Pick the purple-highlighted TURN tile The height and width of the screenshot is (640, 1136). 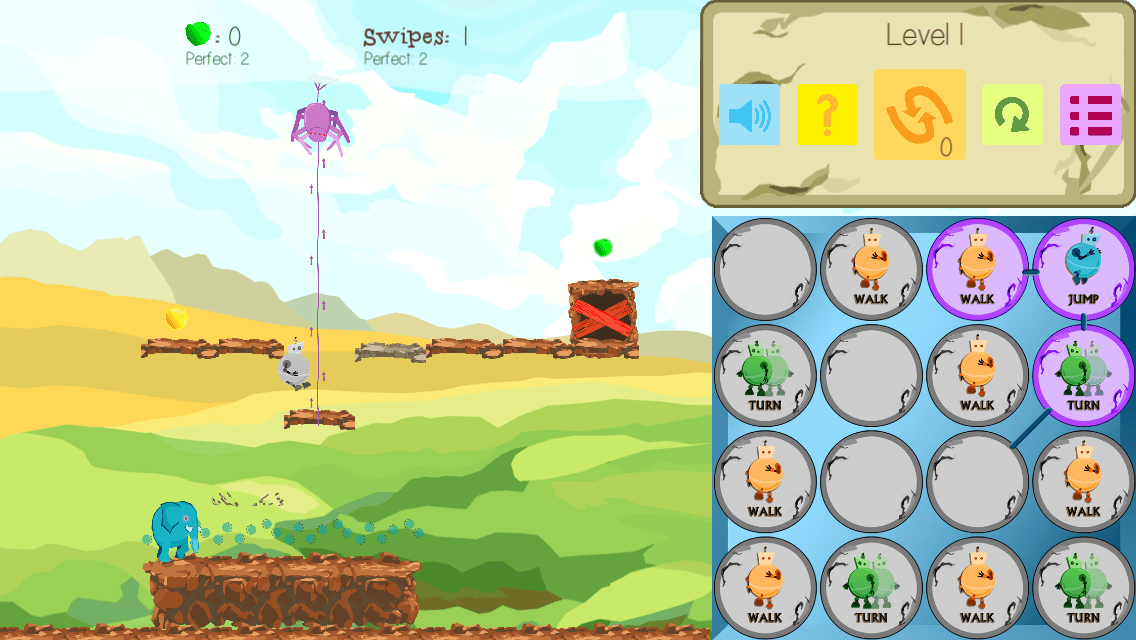(x=1083, y=376)
